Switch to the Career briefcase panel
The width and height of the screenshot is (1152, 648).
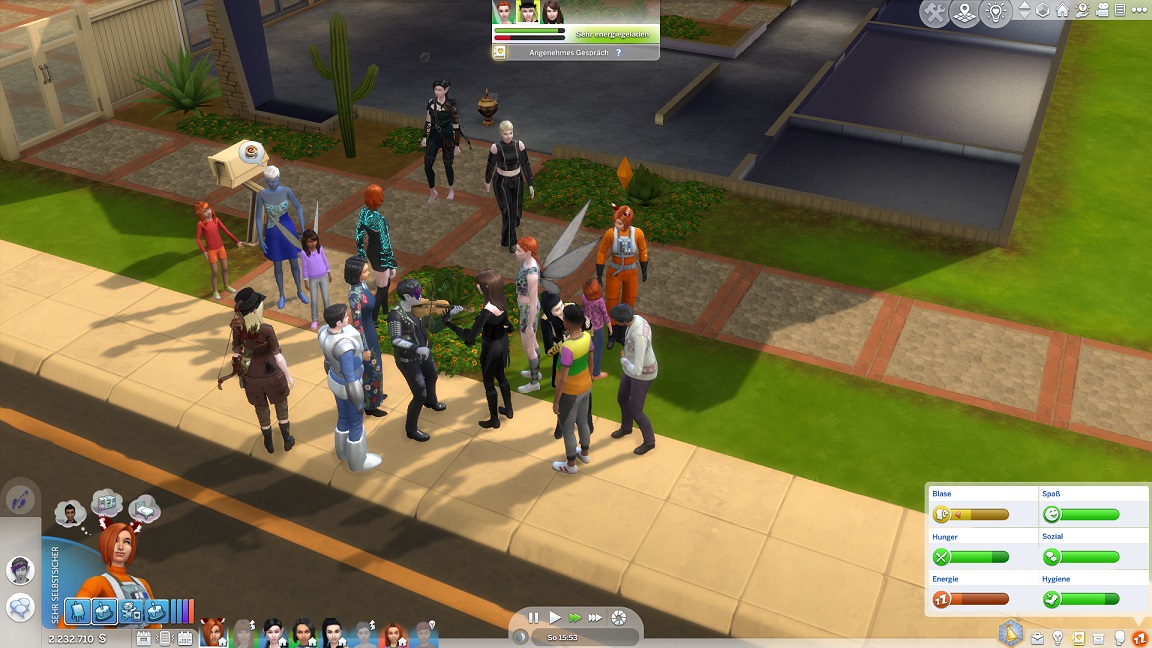pos(1037,638)
